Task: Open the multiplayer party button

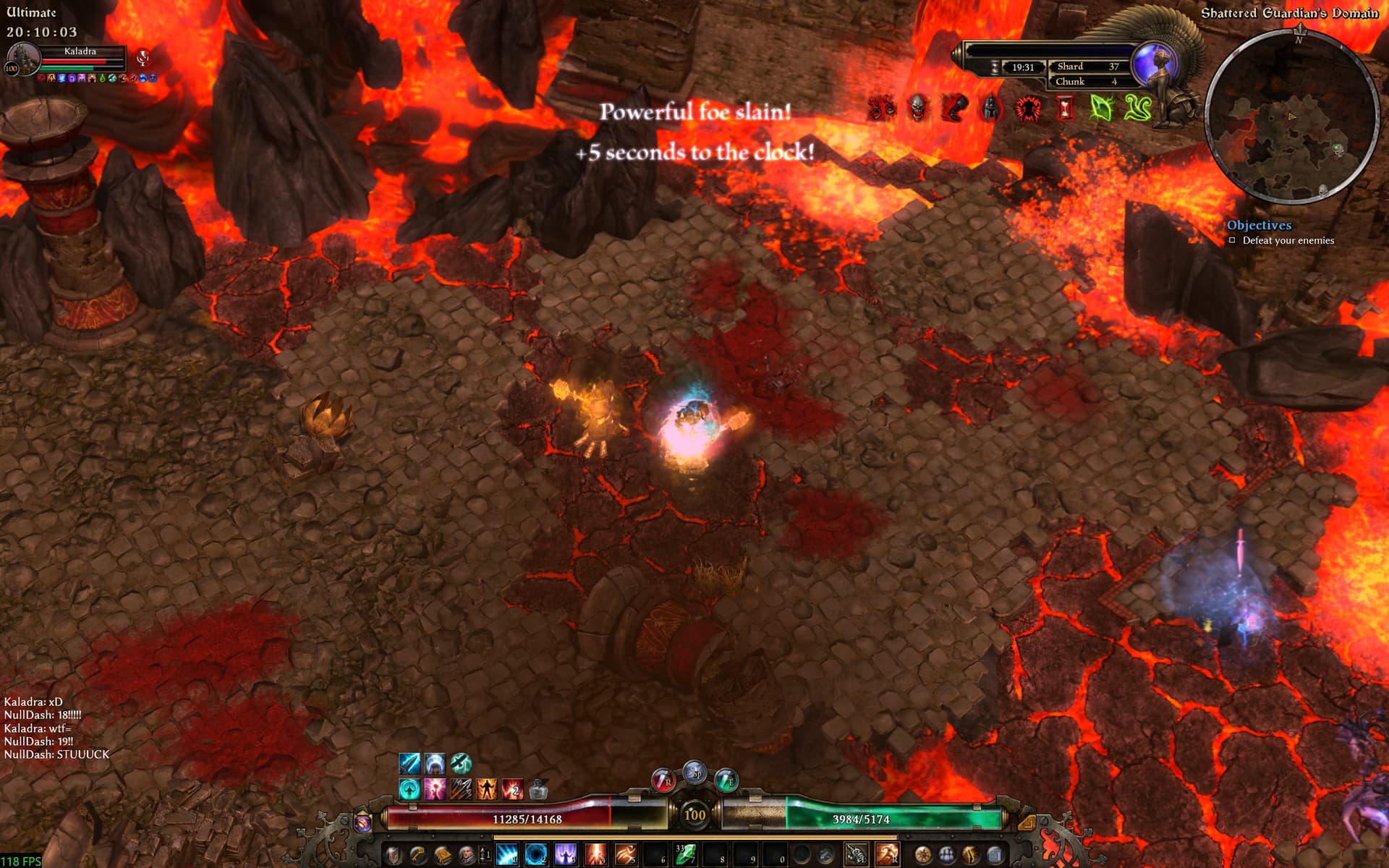Action: click(947, 856)
